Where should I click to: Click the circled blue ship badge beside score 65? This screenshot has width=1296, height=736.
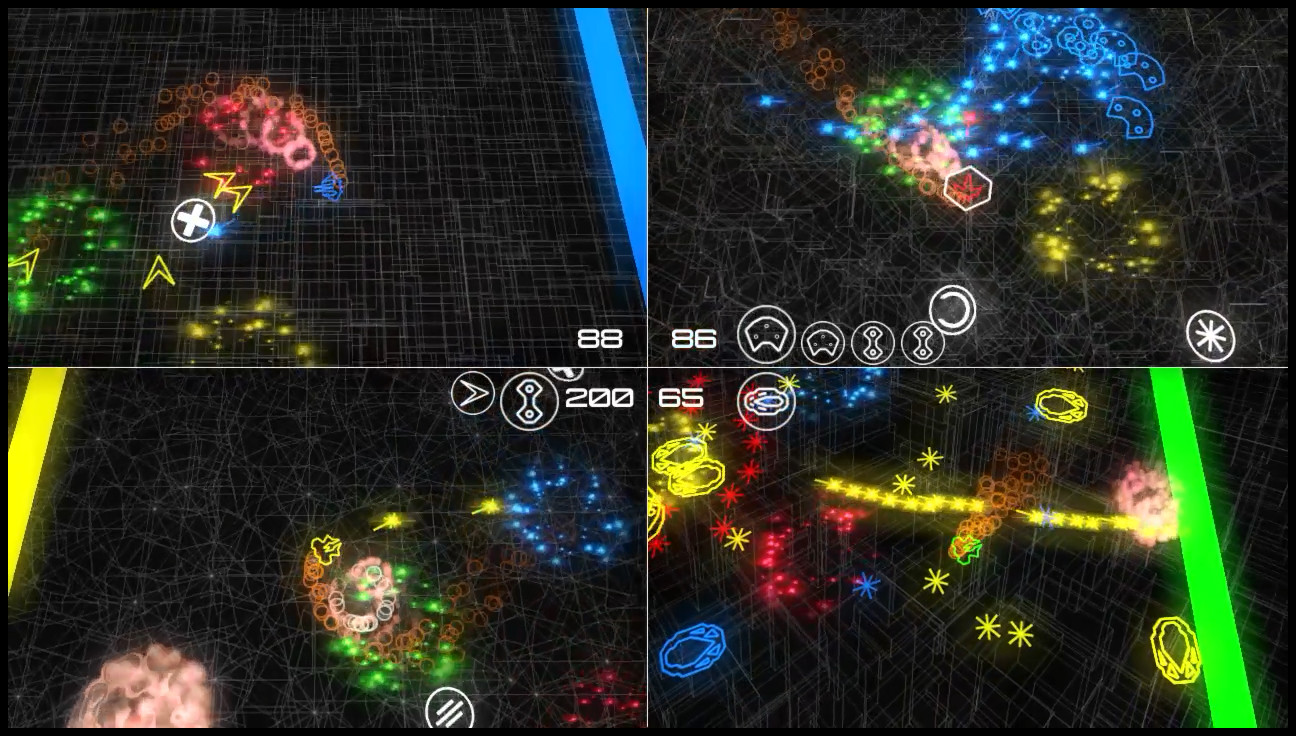point(769,404)
